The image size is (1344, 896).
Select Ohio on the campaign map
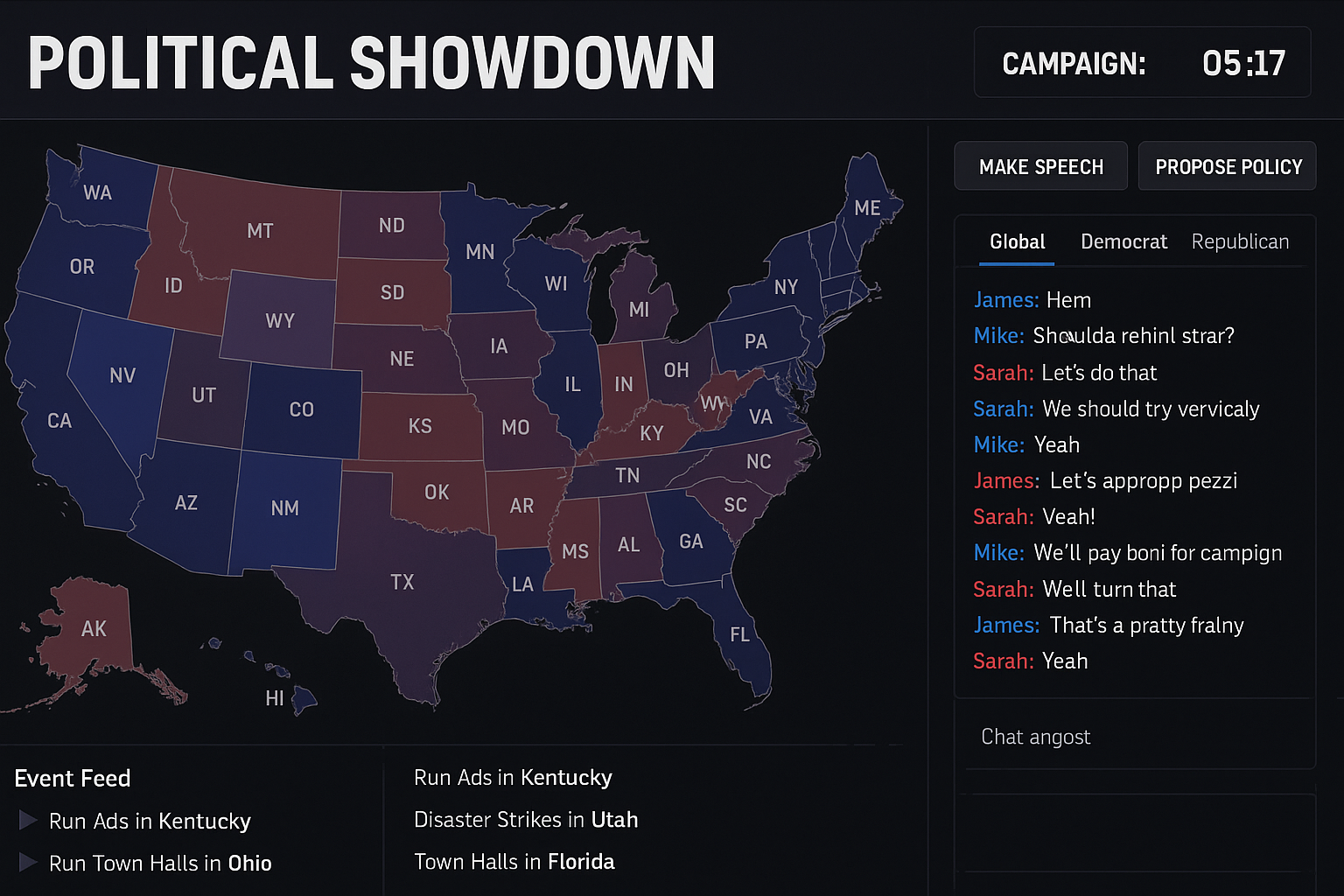point(676,371)
